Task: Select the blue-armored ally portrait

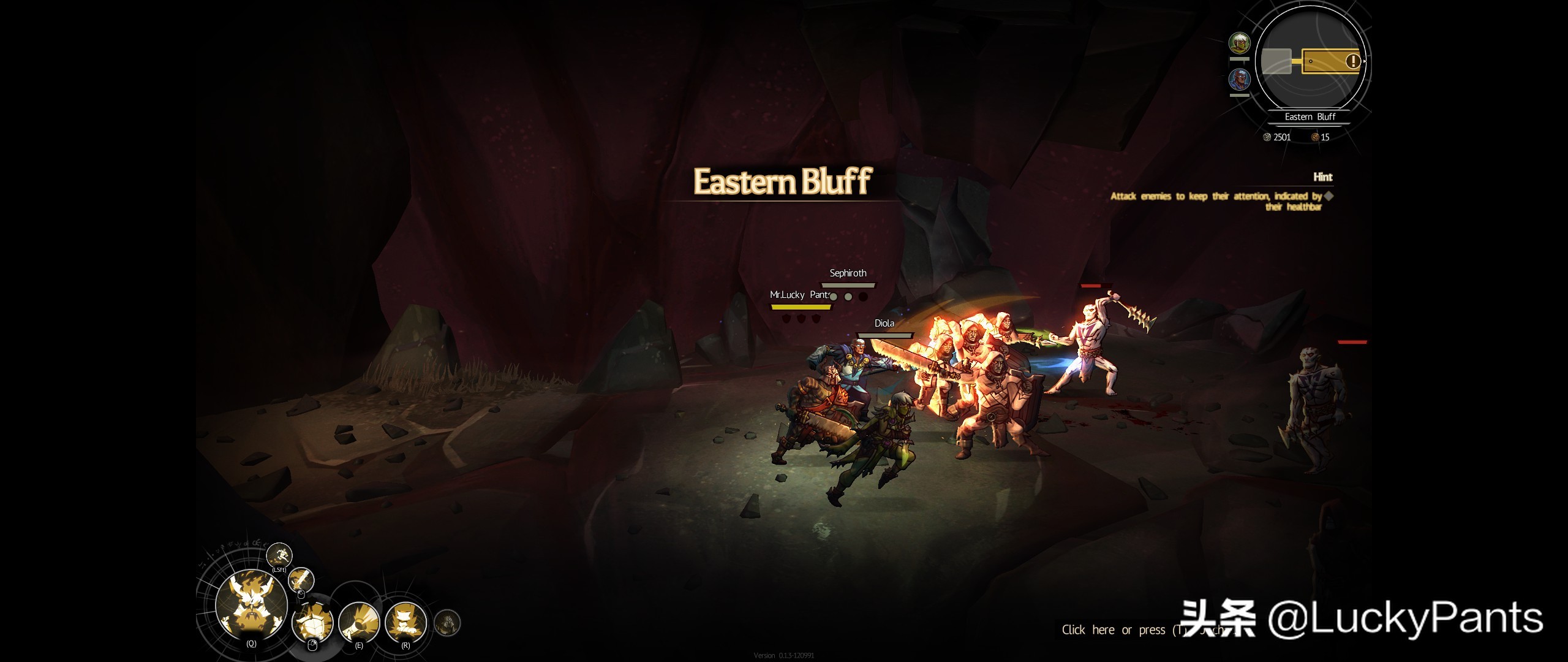Action: pos(1240,79)
